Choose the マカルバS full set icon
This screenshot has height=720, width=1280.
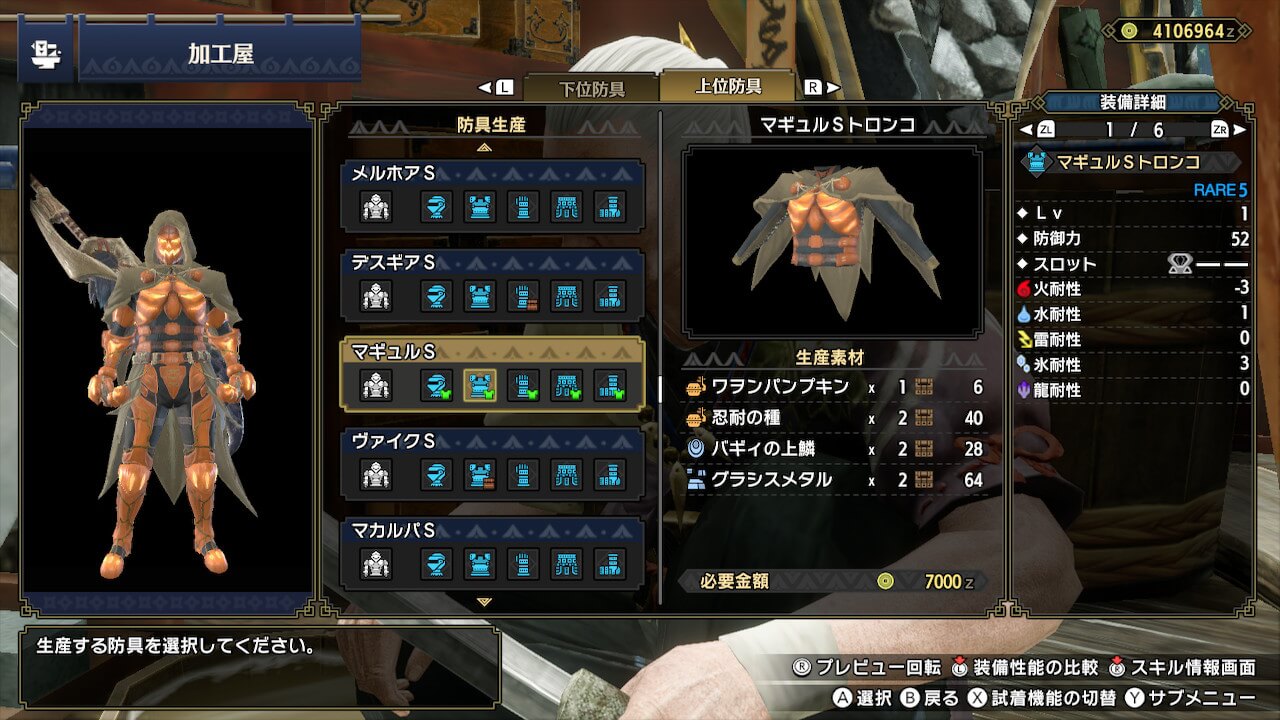376,563
